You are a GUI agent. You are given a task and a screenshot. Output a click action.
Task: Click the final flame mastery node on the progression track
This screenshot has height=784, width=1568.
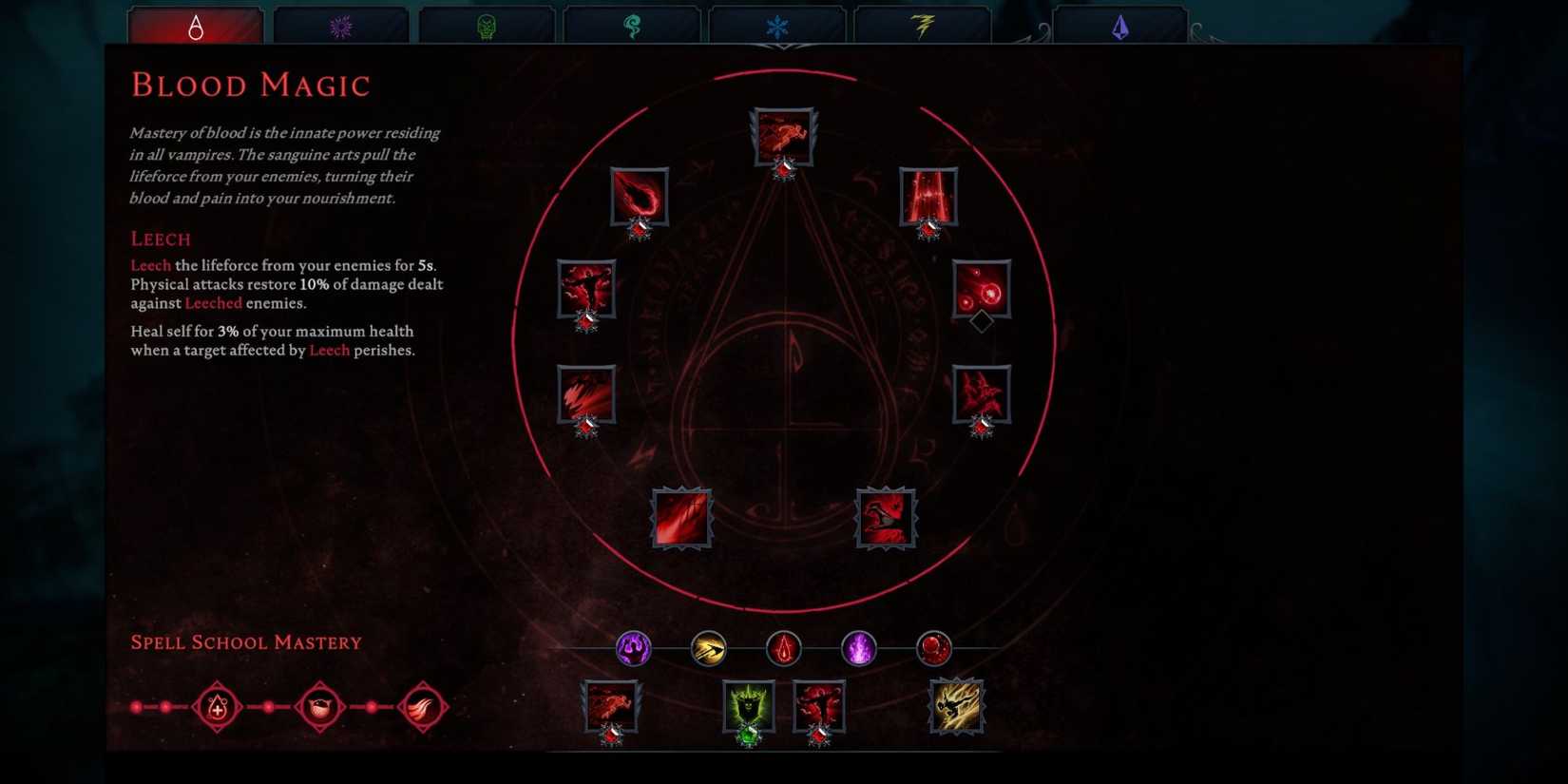tap(423, 707)
